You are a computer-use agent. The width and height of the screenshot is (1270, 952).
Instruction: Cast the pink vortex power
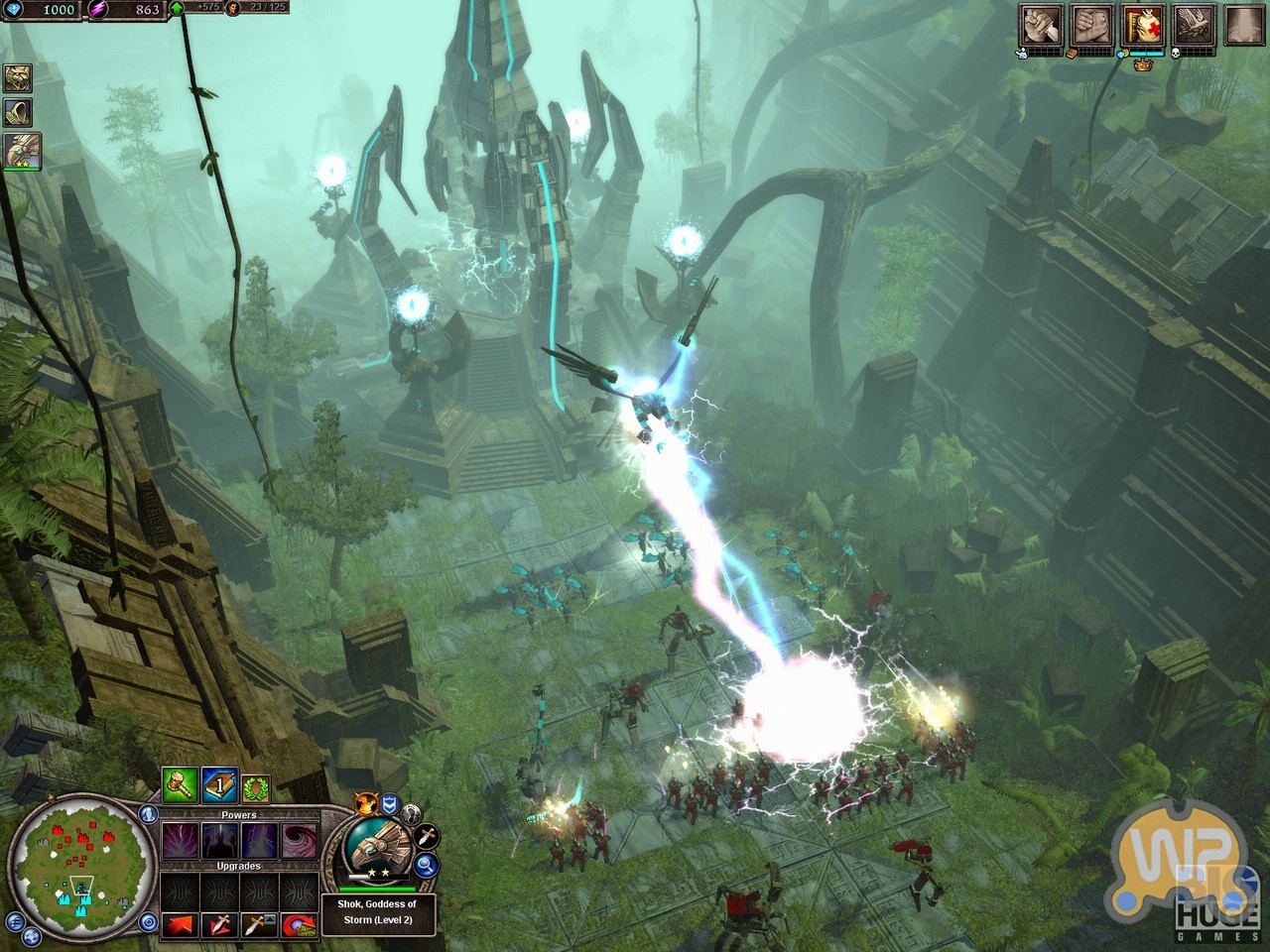tap(298, 841)
